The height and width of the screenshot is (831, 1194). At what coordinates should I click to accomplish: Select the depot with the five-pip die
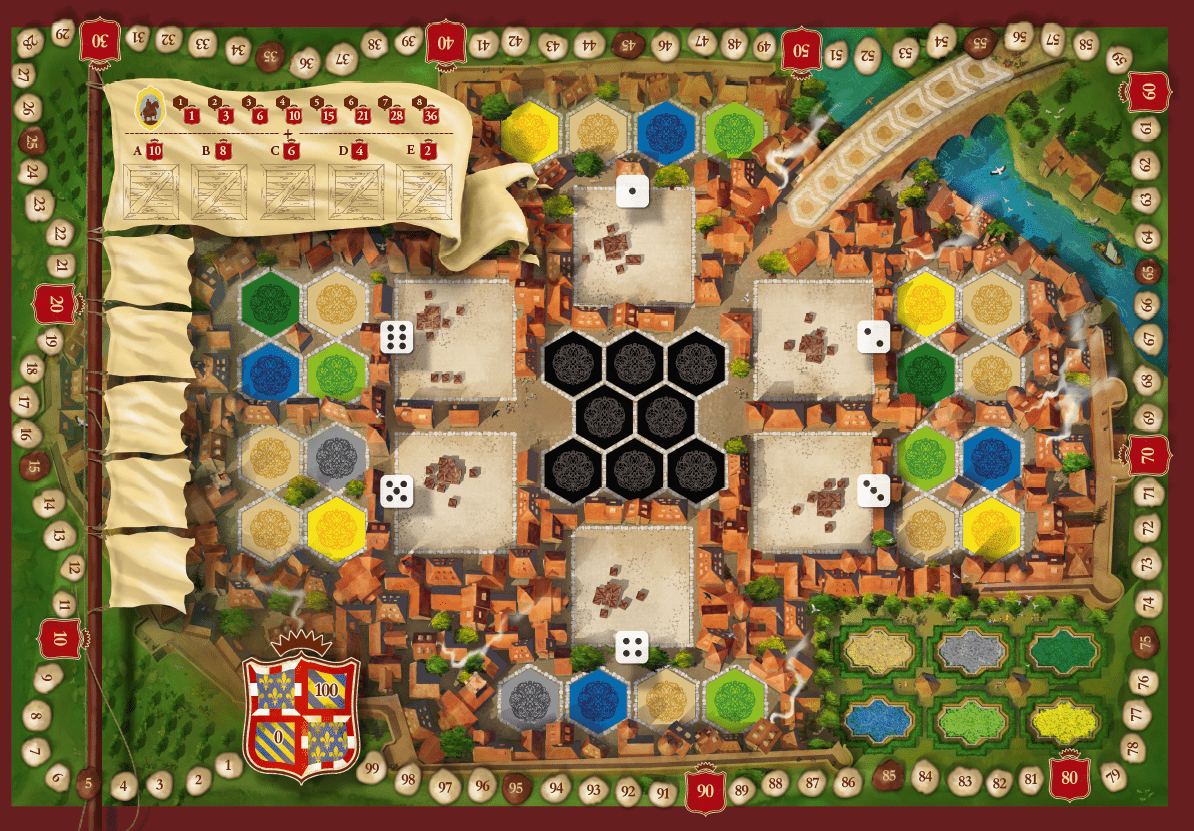tap(455, 492)
